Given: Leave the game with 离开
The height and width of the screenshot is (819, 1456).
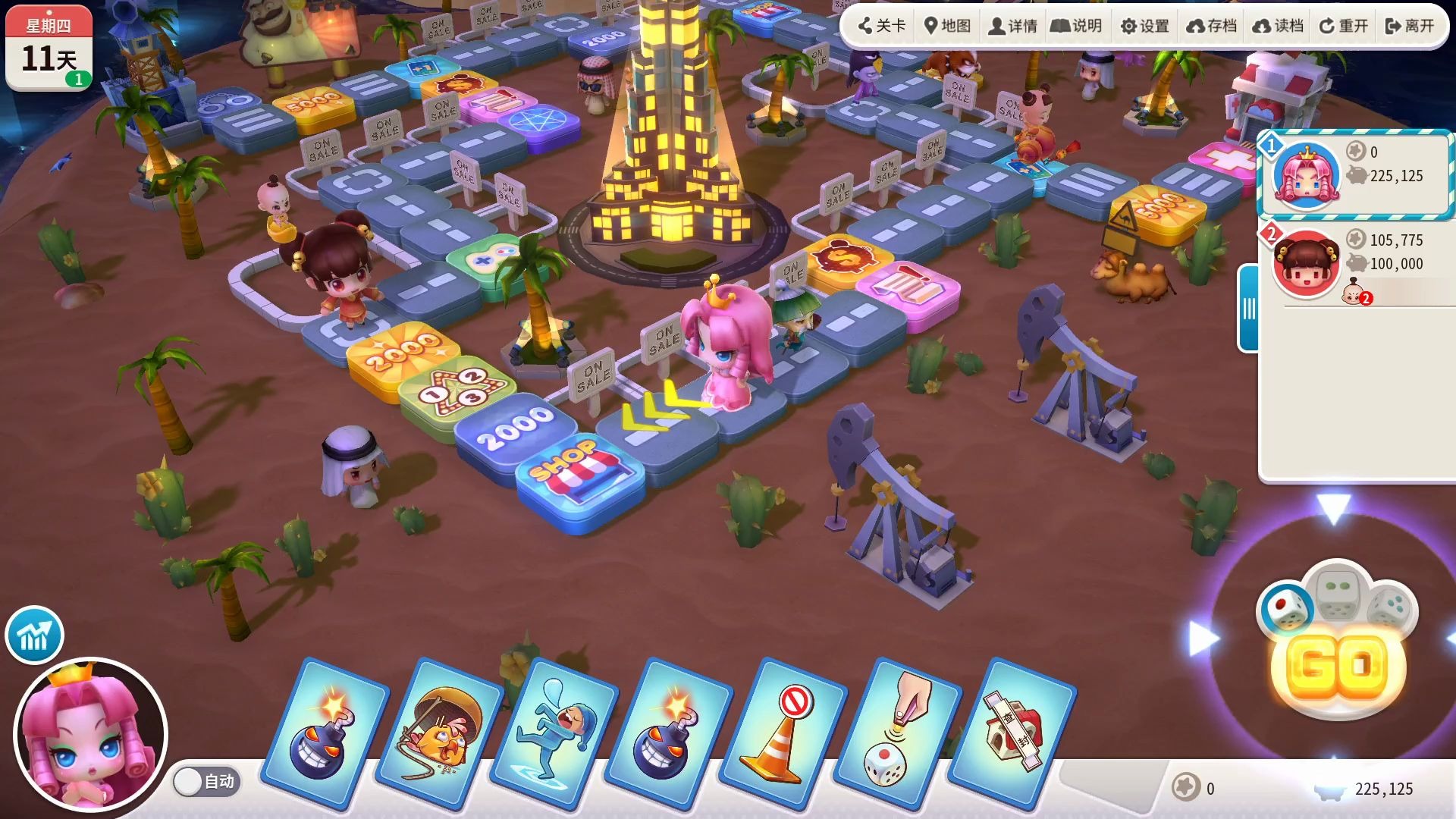Looking at the screenshot, I should pyautogui.click(x=1410, y=26).
